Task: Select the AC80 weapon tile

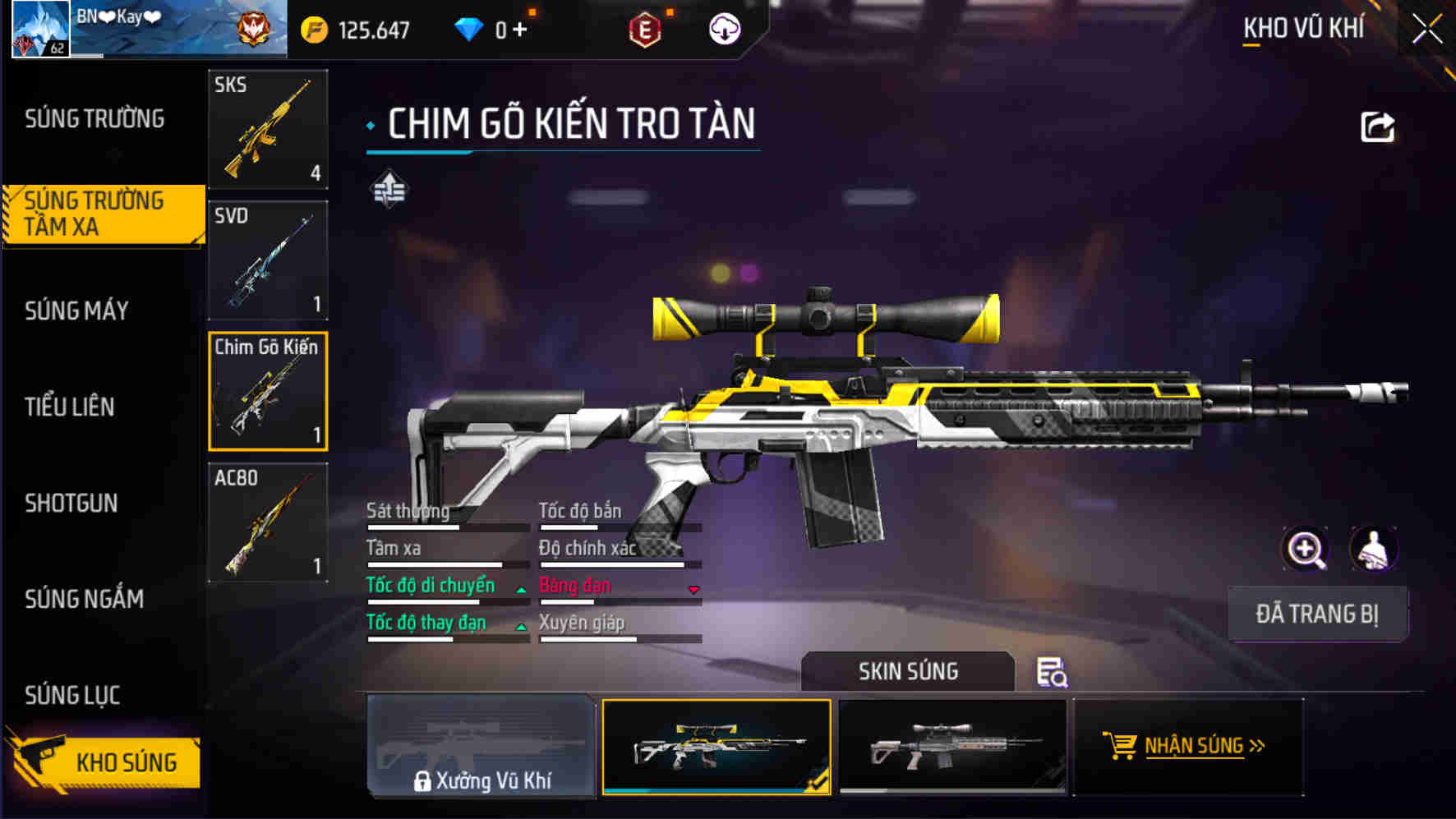Action: click(268, 522)
